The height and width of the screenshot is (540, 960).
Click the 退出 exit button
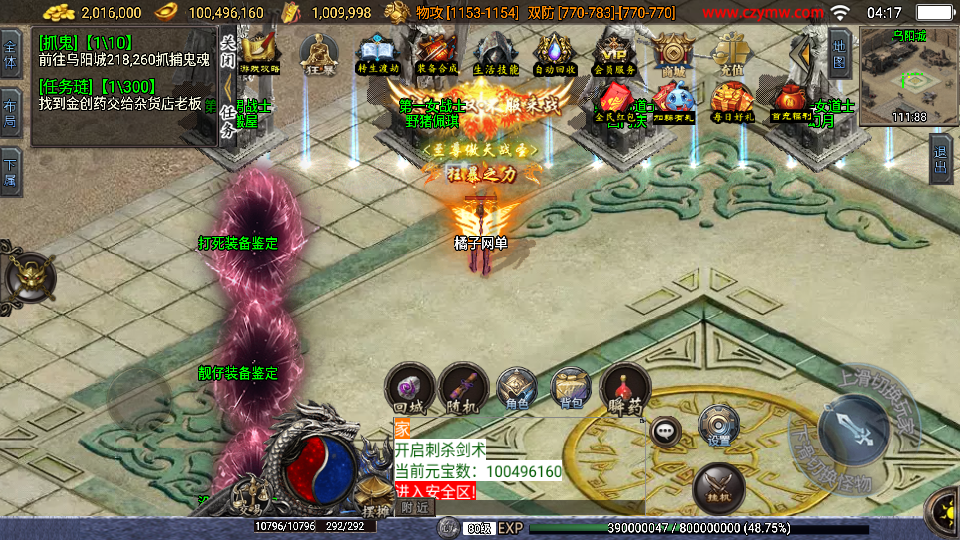(940, 160)
